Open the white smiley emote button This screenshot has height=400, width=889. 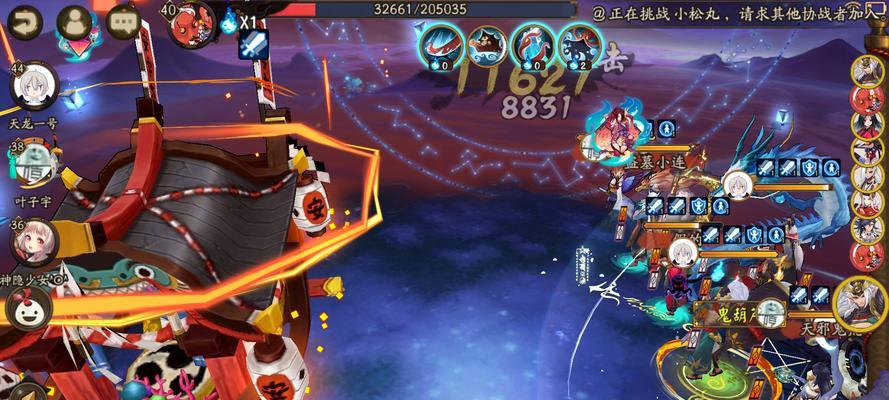point(27,306)
